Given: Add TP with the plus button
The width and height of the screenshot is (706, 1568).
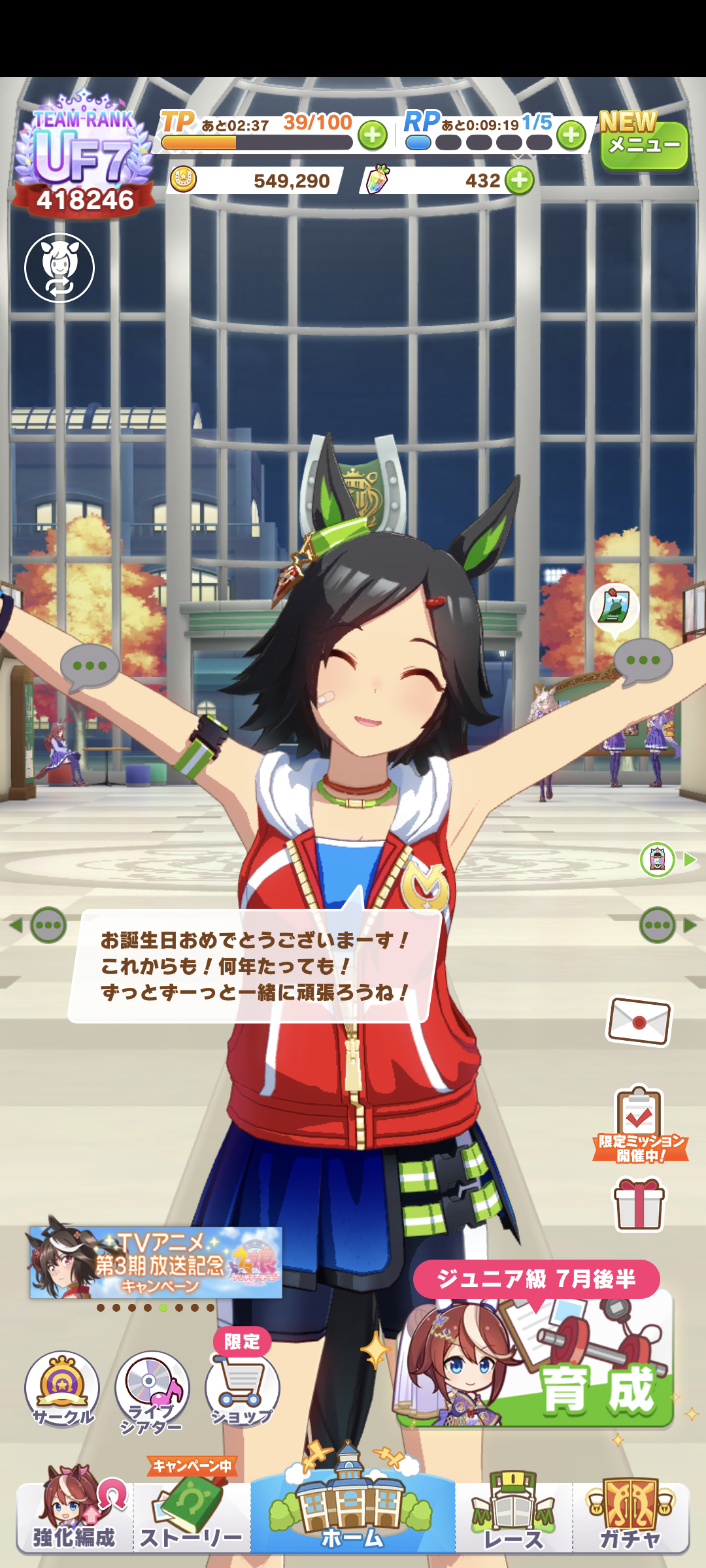Looking at the screenshot, I should tap(373, 136).
